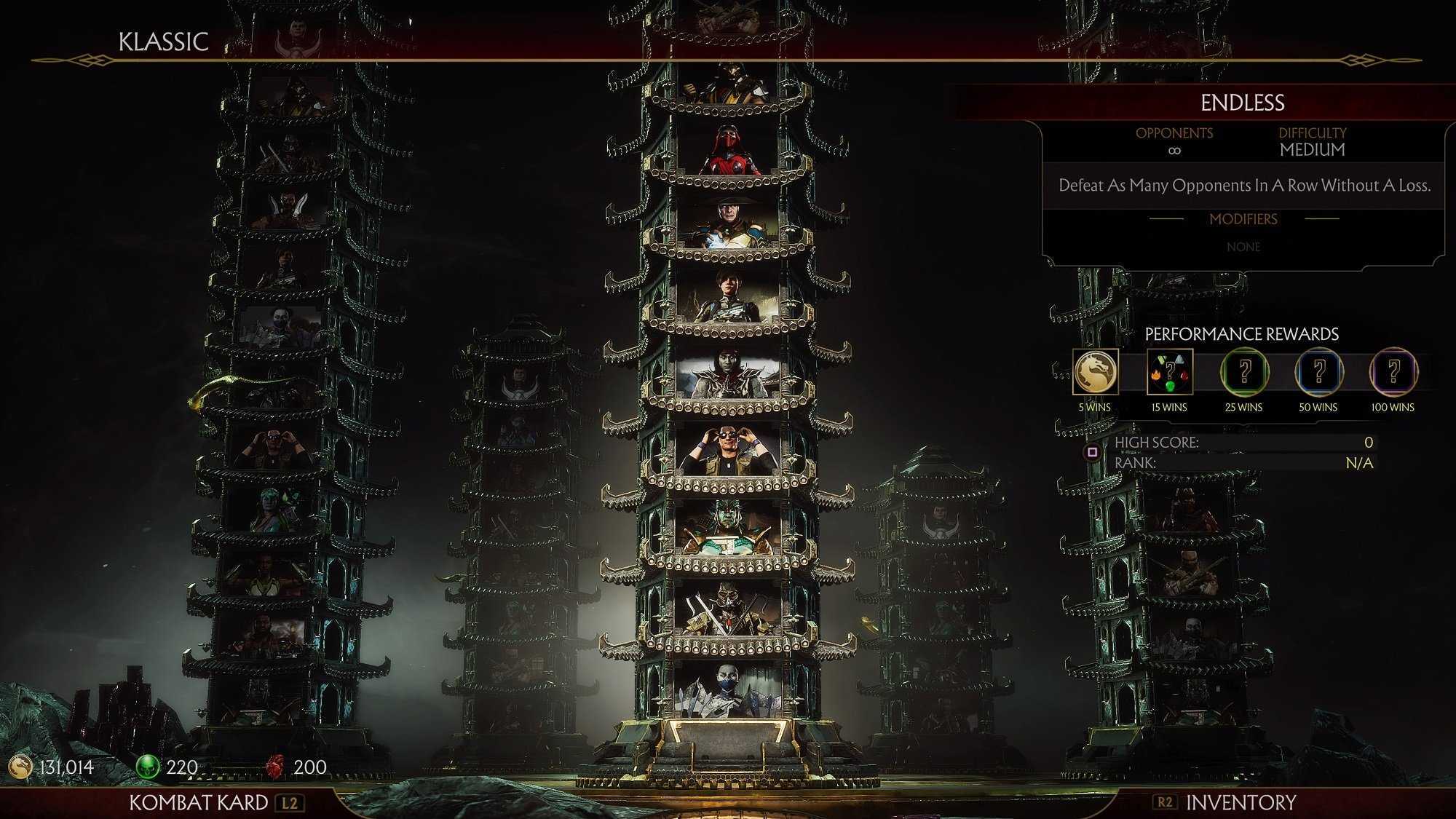Choose the Raiden opponent portrait
This screenshot has width=1456, height=819.
[727, 223]
